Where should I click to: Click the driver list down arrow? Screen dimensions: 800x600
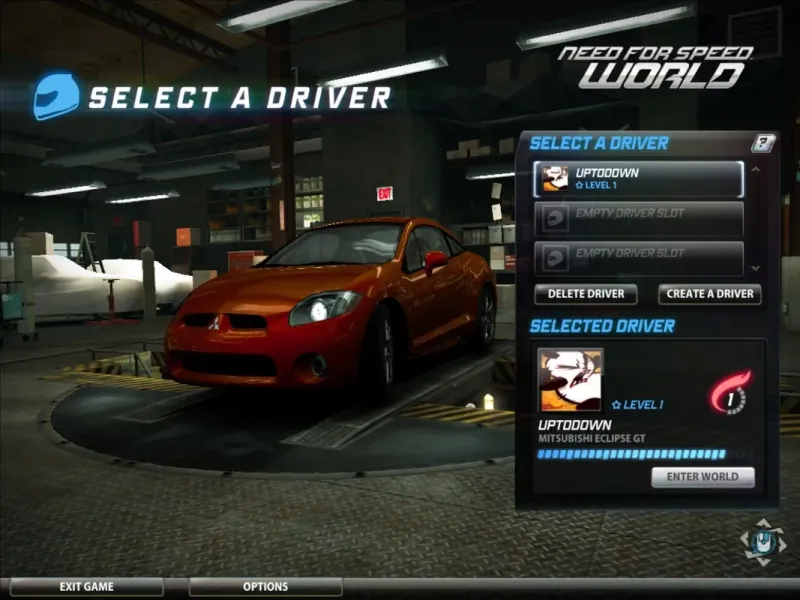pos(755,269)
